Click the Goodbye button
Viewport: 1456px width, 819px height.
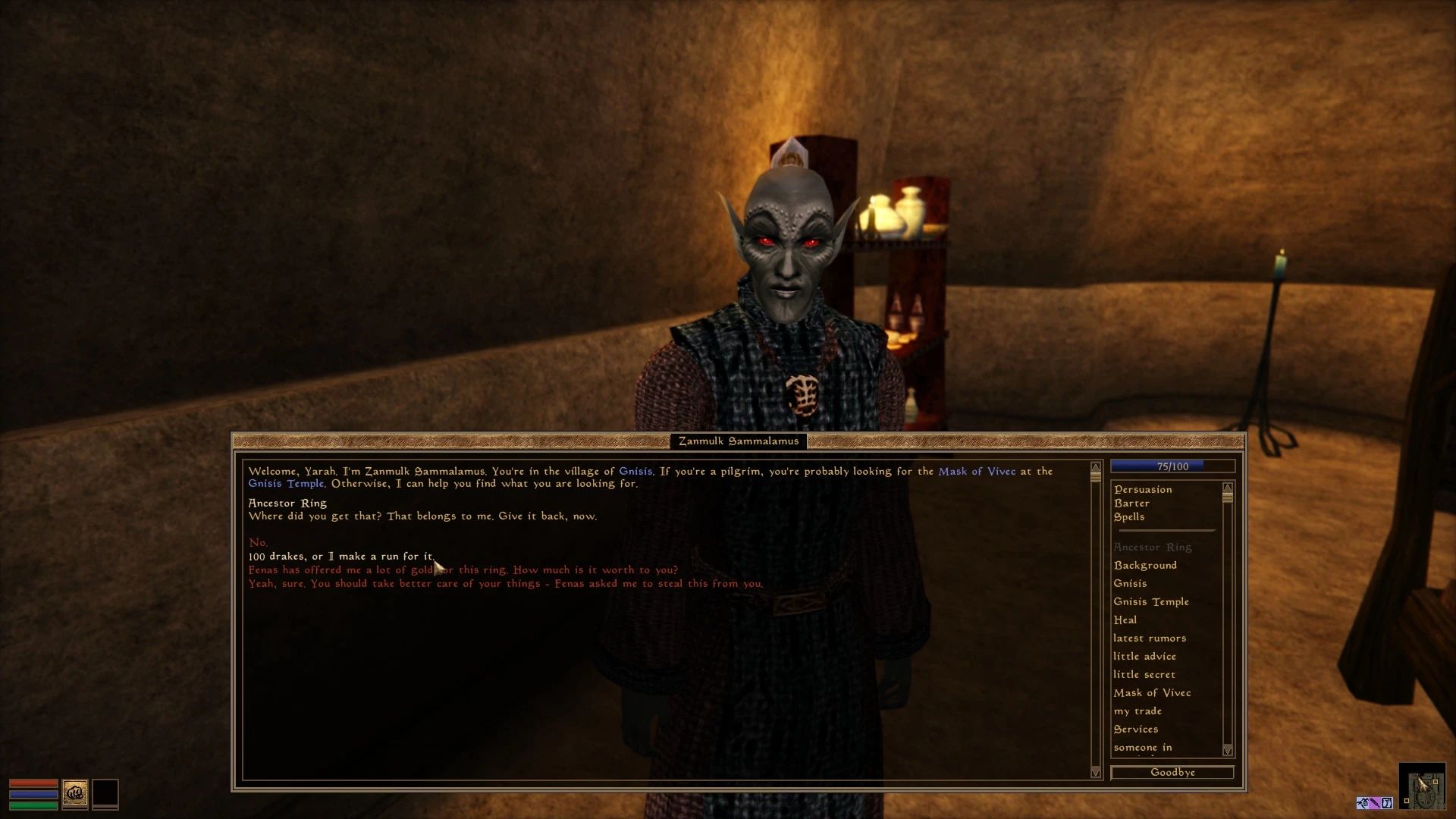pos(1172,772)
